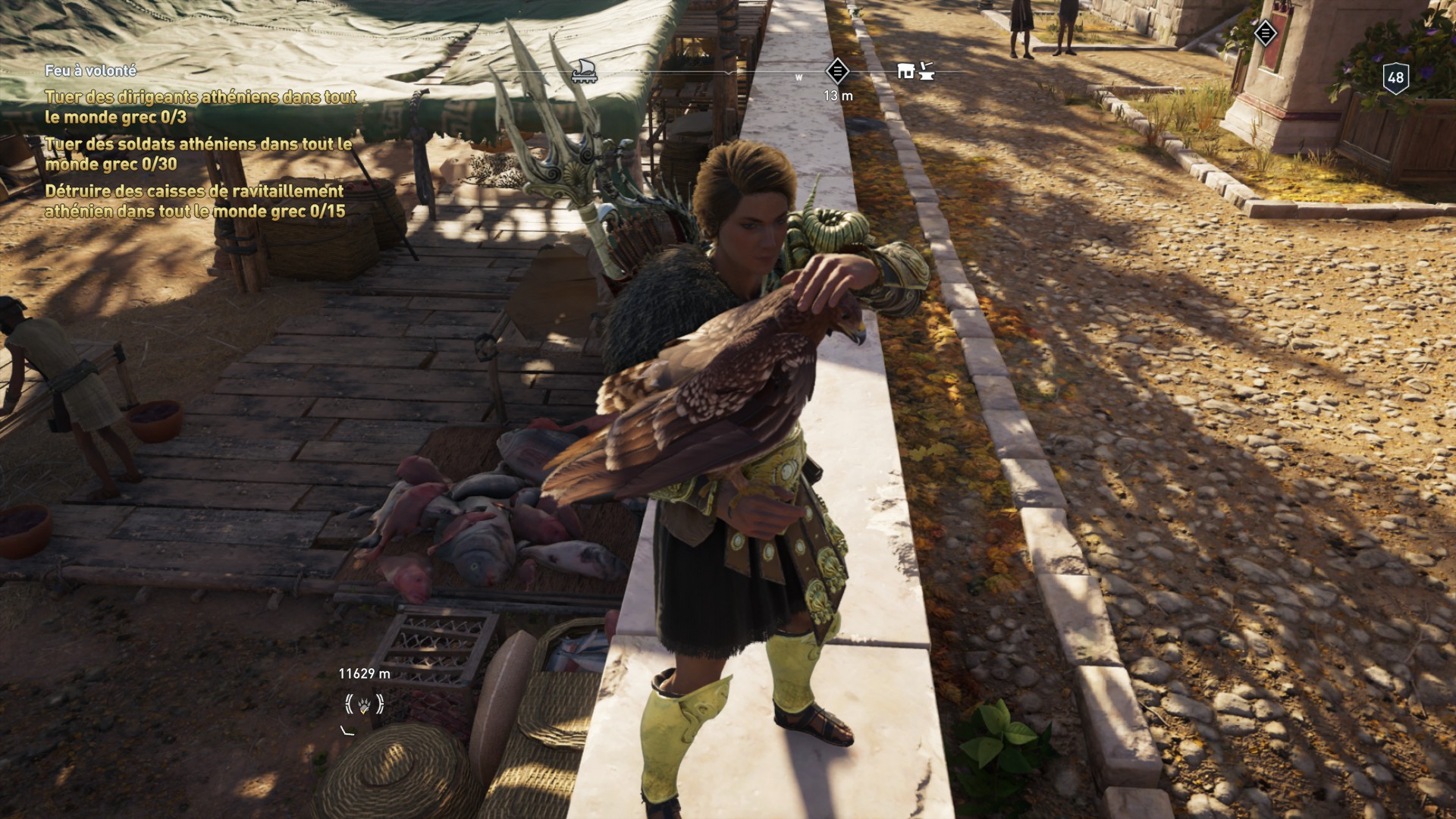Open the level 48 shield badge
Viewport: 1456px width, 819px height.
pyautogui.click(x=1395, y=77)
